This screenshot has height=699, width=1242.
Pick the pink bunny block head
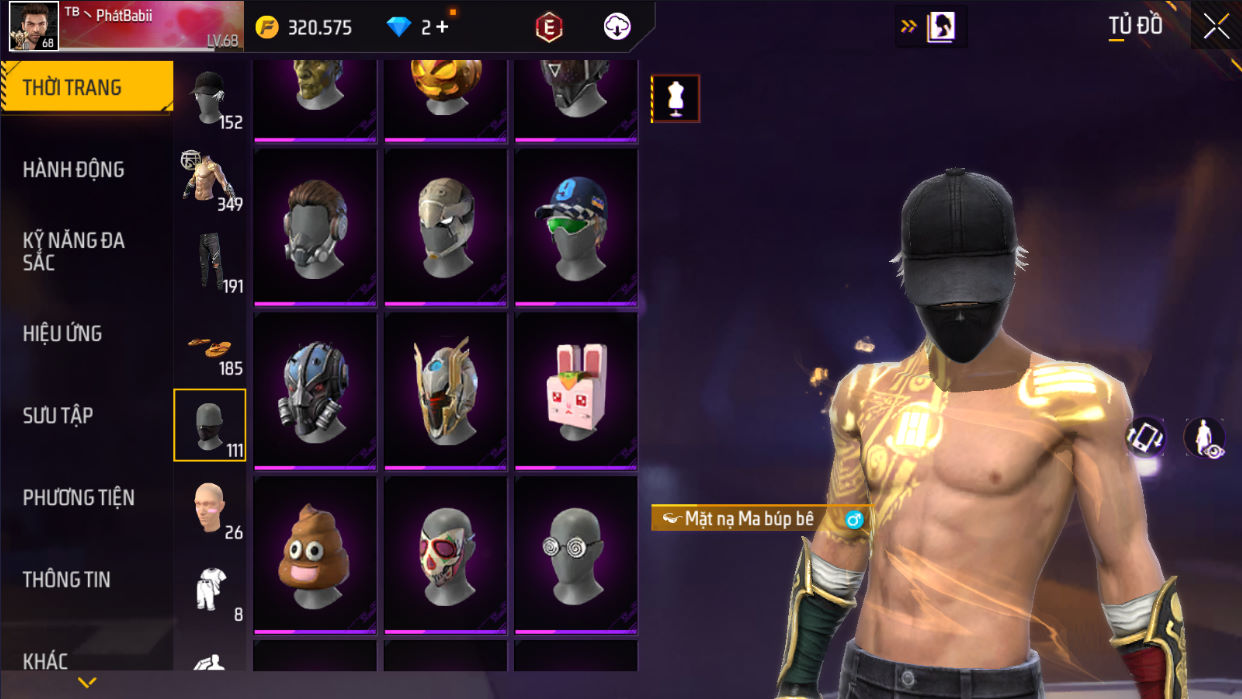pyautogui.click(x=576, y=389)
